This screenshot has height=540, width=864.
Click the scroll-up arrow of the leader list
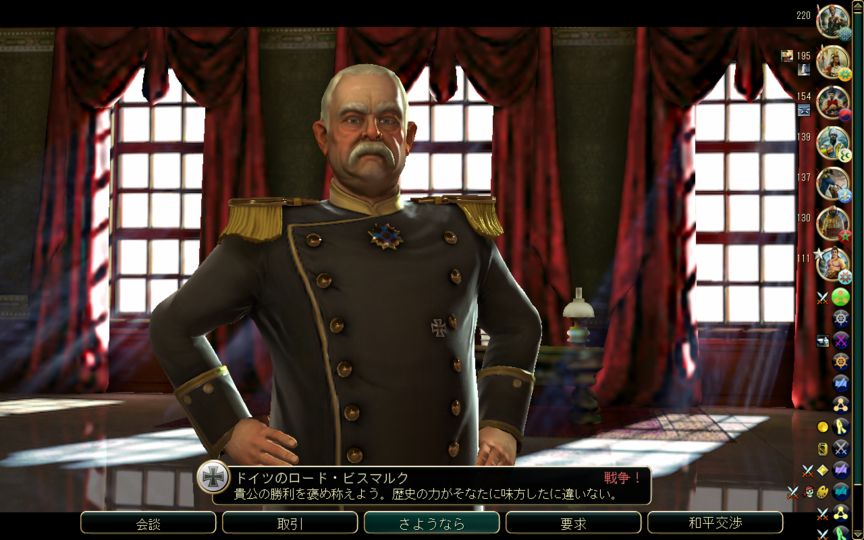click(858, 6)
